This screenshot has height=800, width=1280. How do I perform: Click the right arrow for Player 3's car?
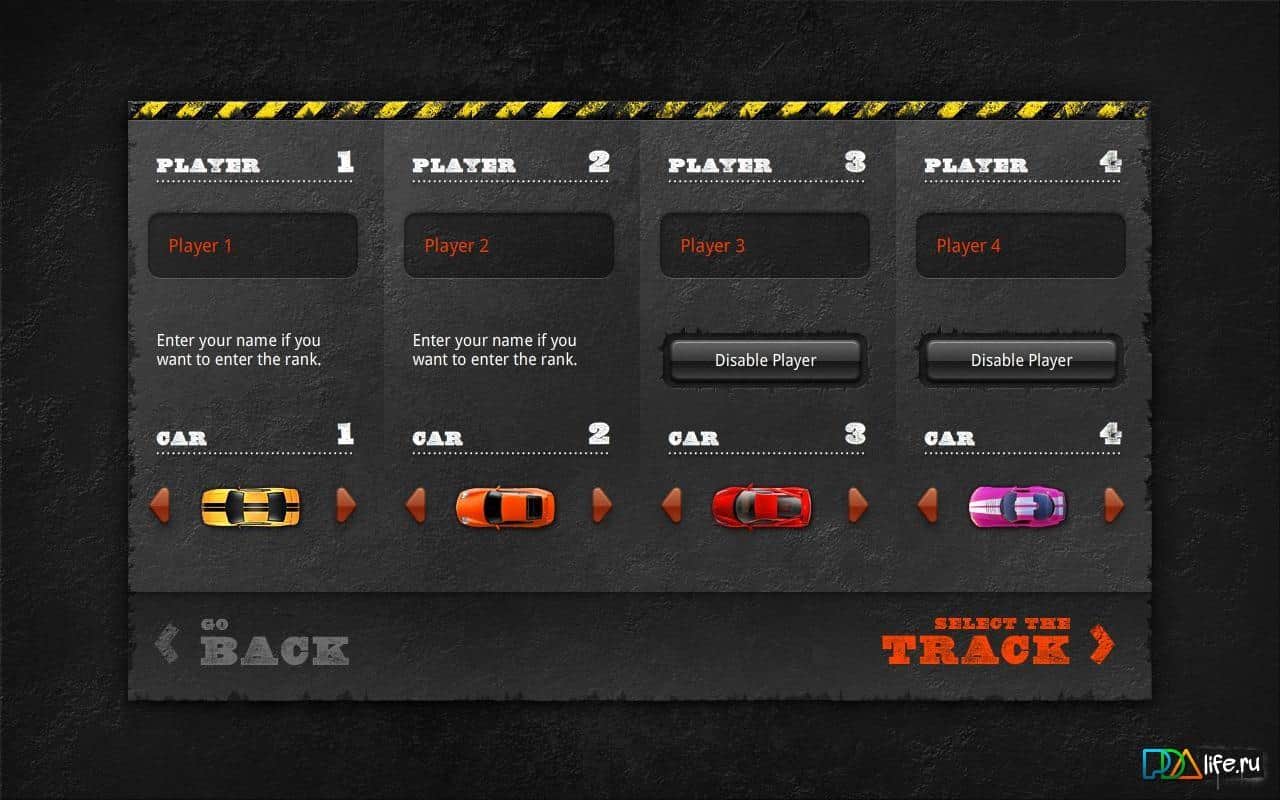pos(858,507)
